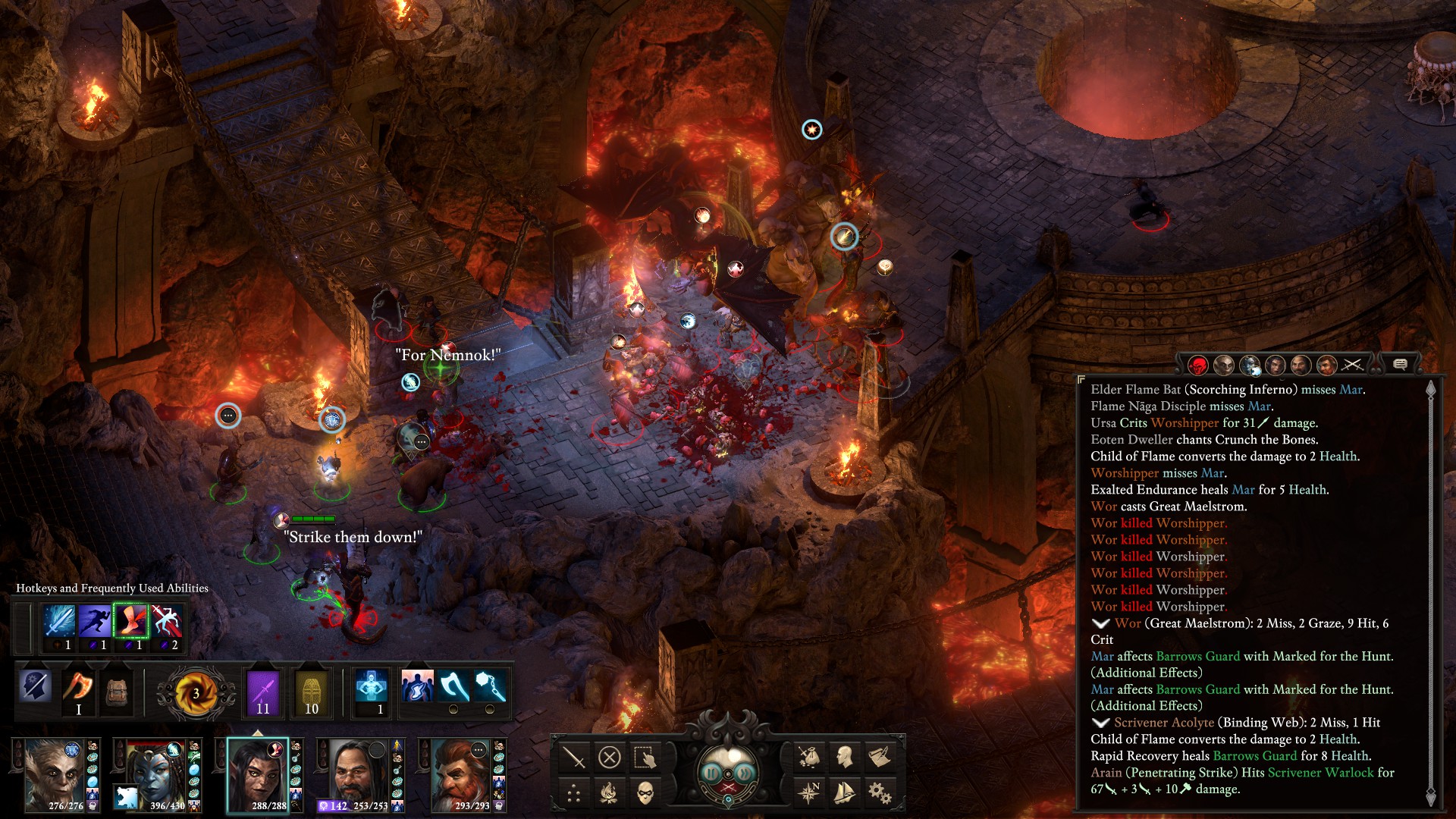Toggle fast-forward speed on the clock

pyautogui.click(x=745, y=773)
